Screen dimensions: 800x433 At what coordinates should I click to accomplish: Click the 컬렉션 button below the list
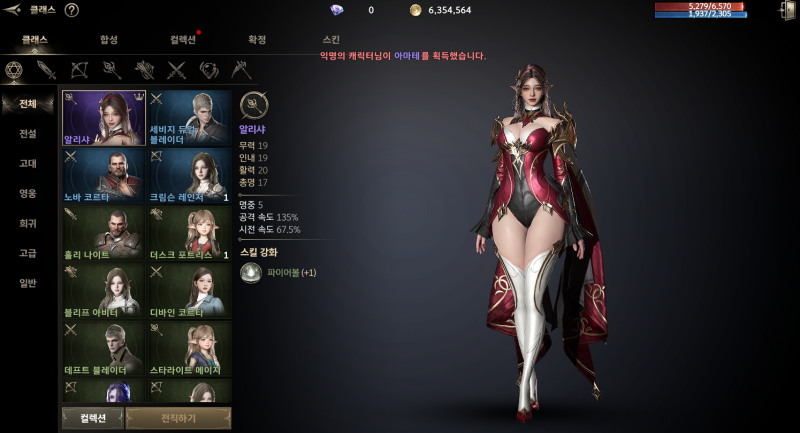[x=92, y=418]
